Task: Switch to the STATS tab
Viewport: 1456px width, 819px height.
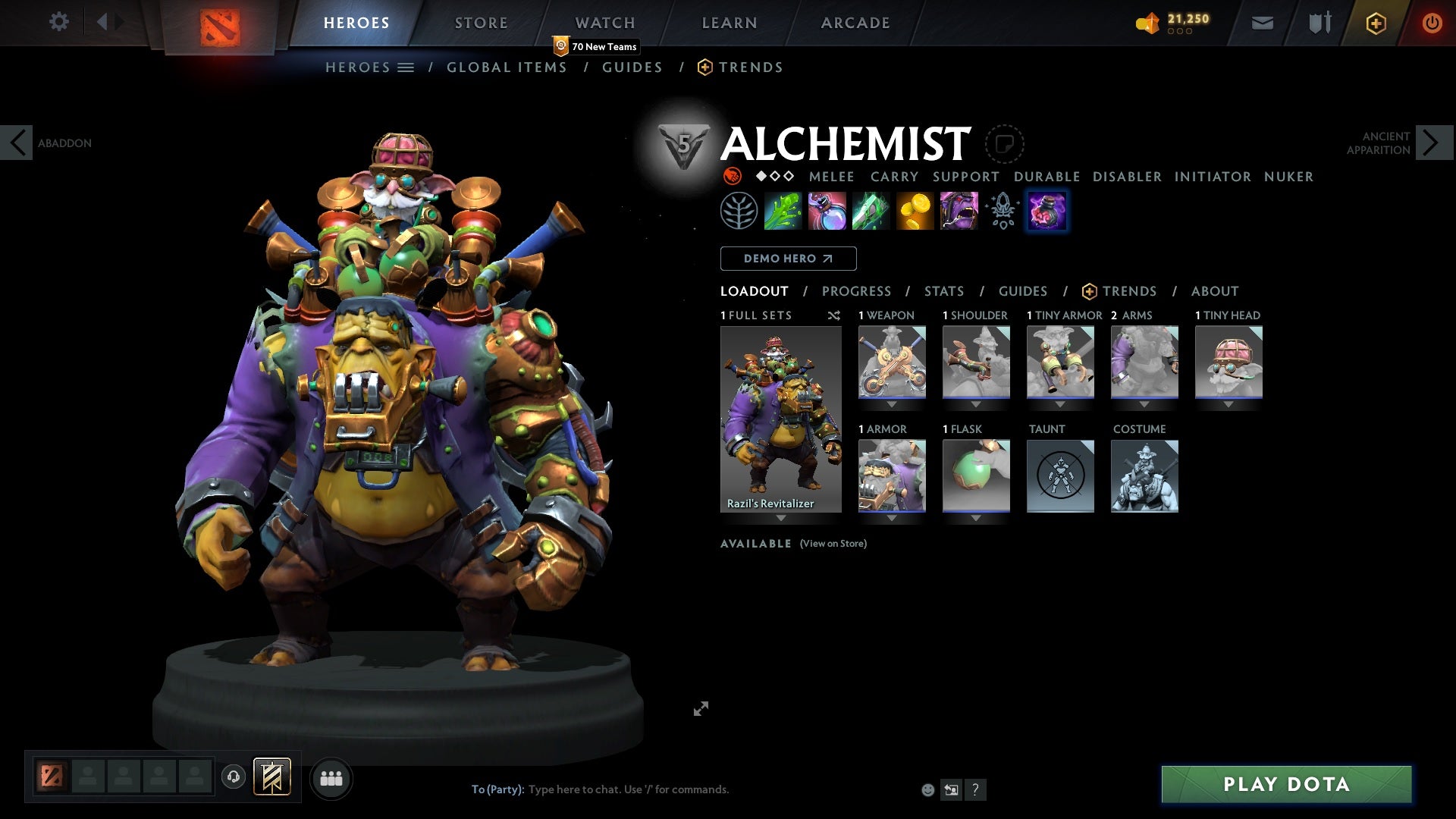Action: click(943, 290)
